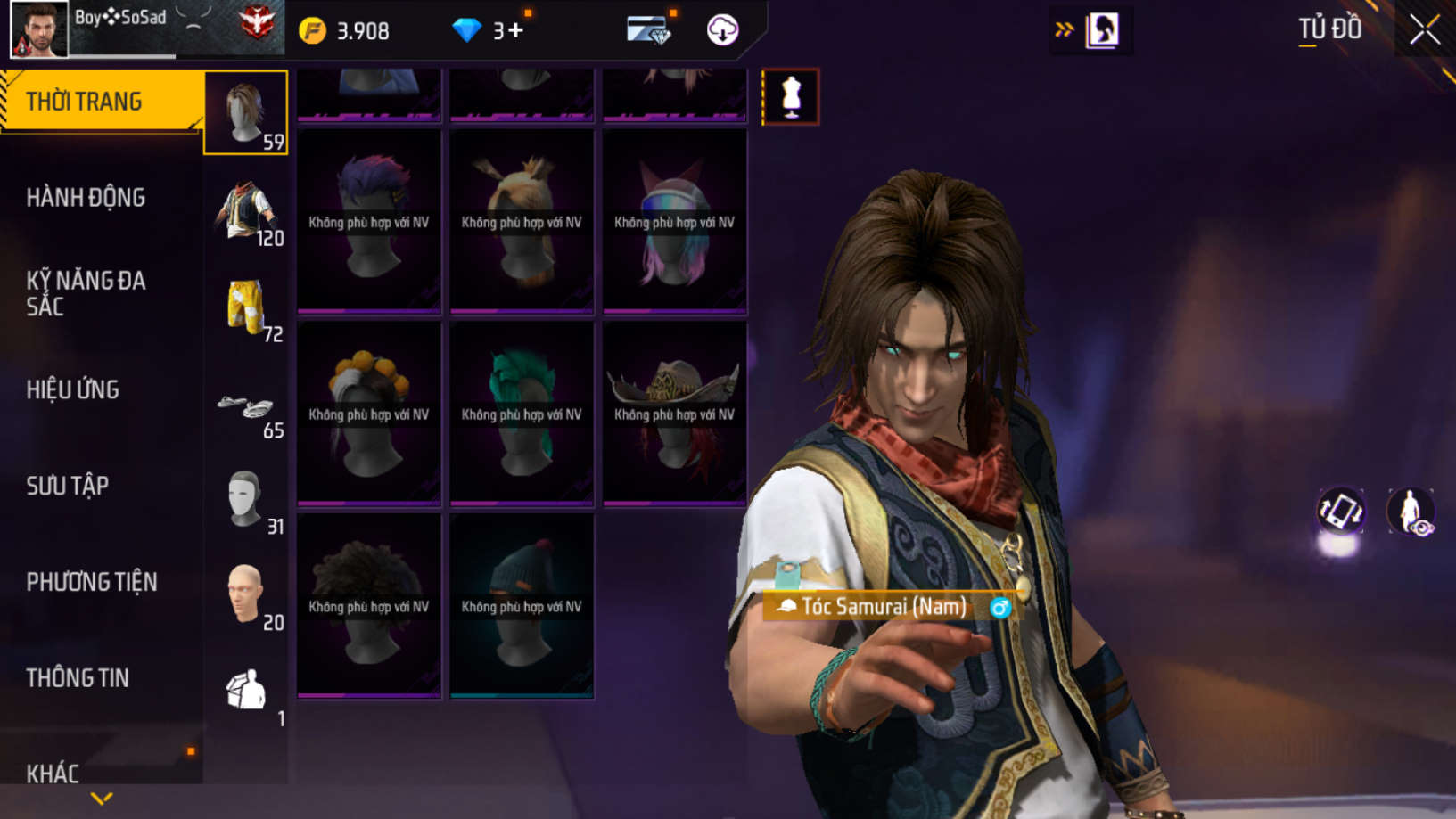This screenshot has height=819, width=1456.
Task: Switch to Kỹ Năng Đa Sắc tab
Action: (86, 293)
